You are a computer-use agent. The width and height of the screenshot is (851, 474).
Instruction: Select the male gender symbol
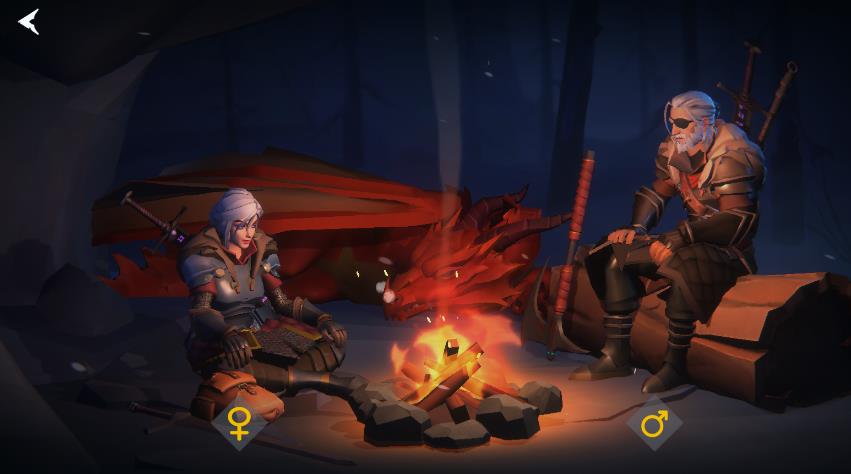(654, 424)
